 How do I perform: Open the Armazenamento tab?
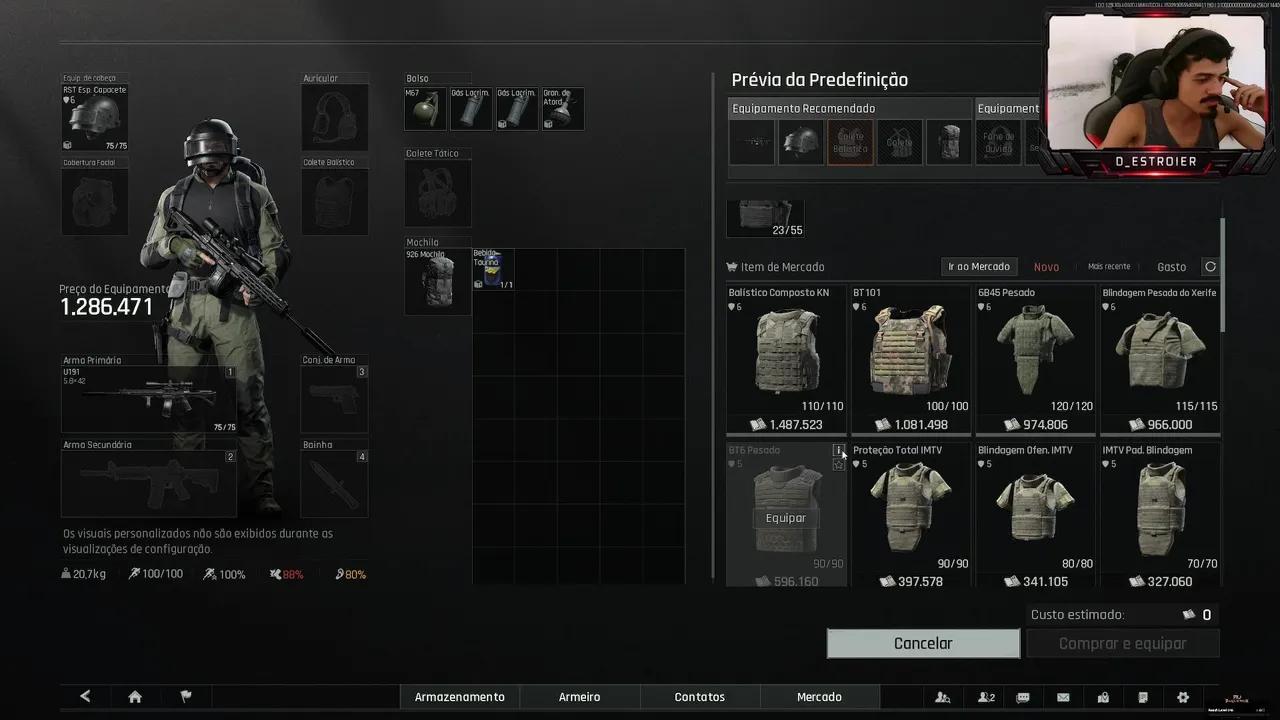point(460,697)
